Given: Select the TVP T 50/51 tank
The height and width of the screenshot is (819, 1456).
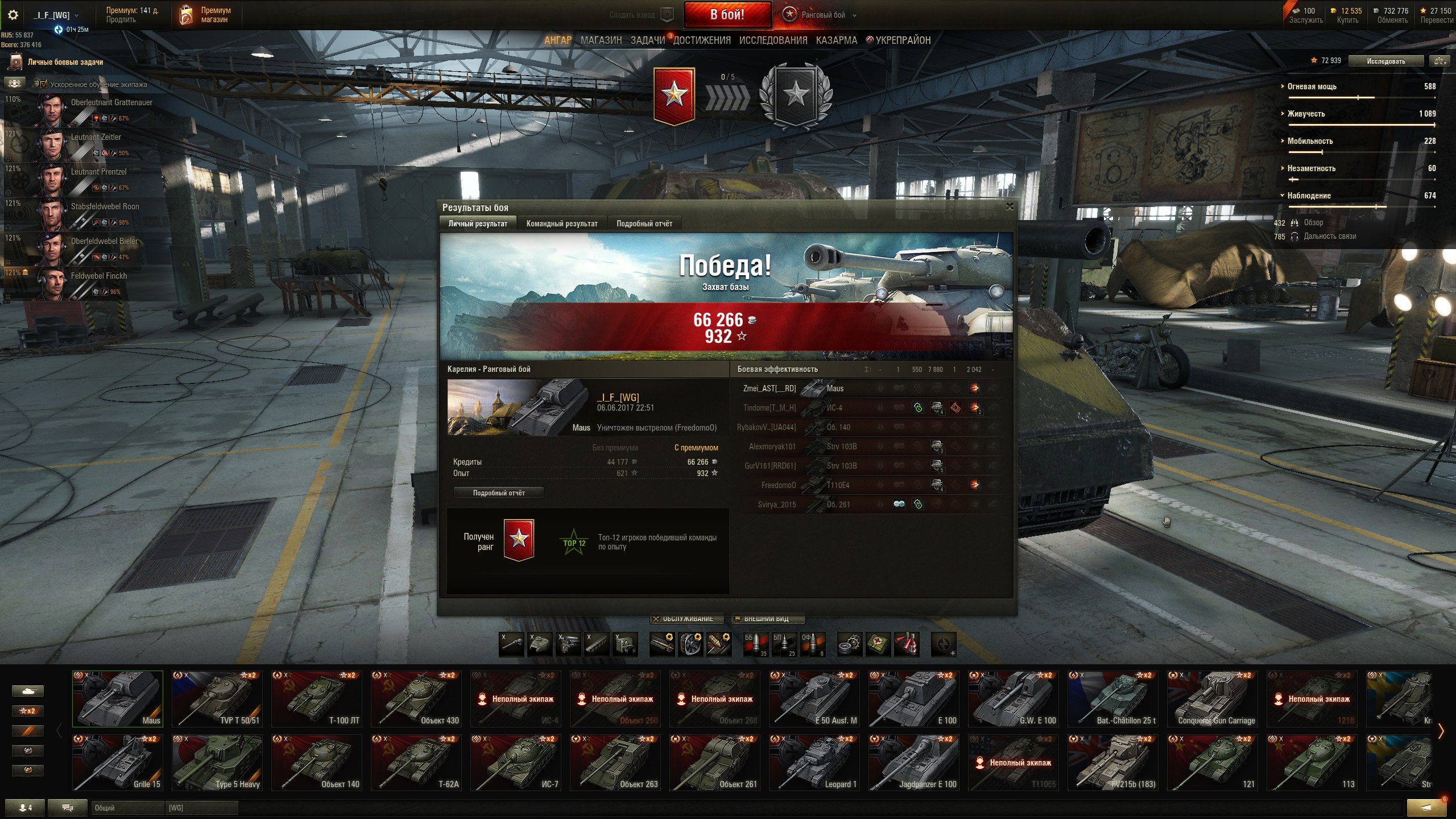Looking at the screenshot, I should pos(217,698).
